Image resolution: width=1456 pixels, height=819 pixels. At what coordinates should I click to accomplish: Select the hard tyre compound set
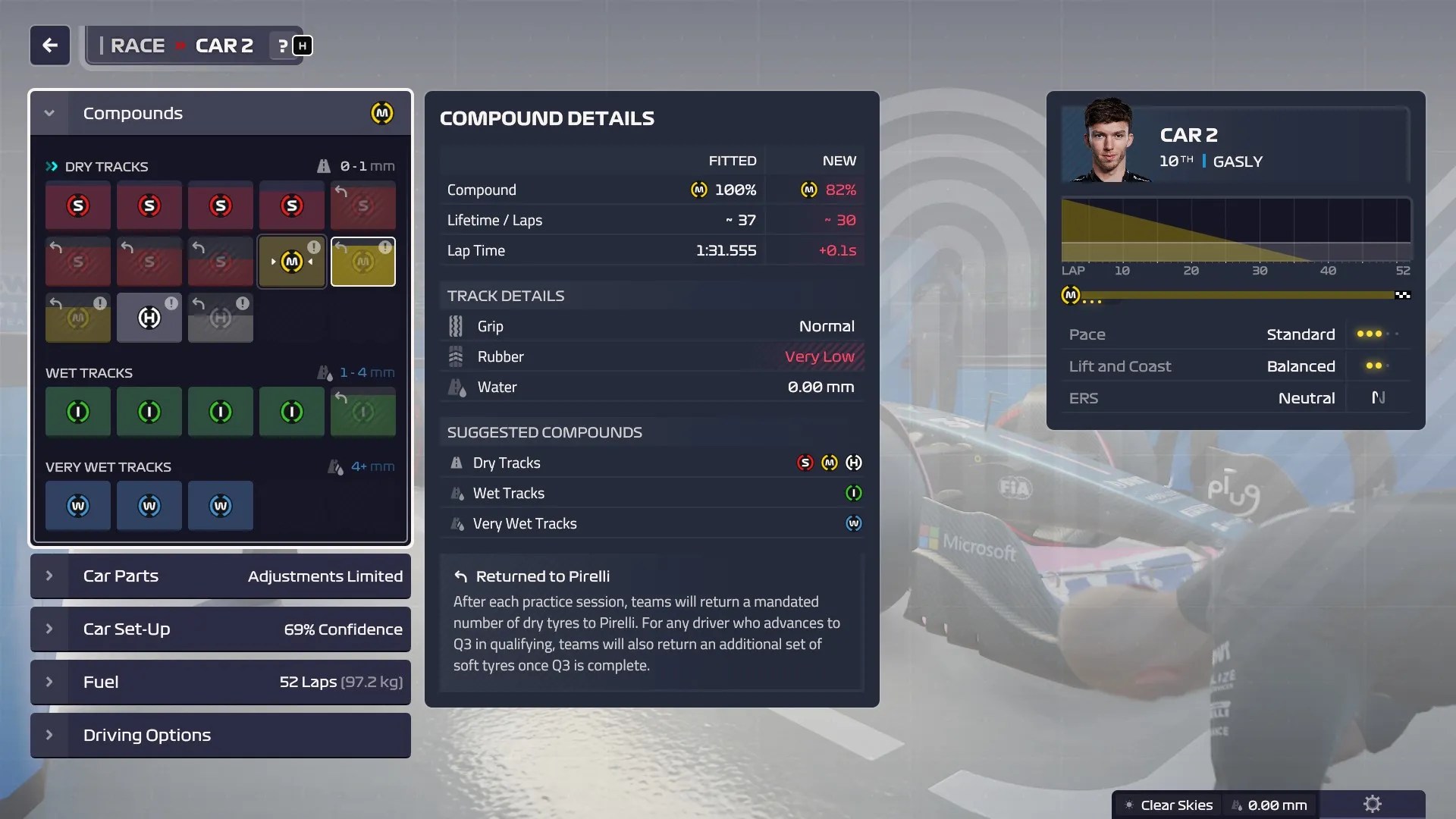(149, 318)
